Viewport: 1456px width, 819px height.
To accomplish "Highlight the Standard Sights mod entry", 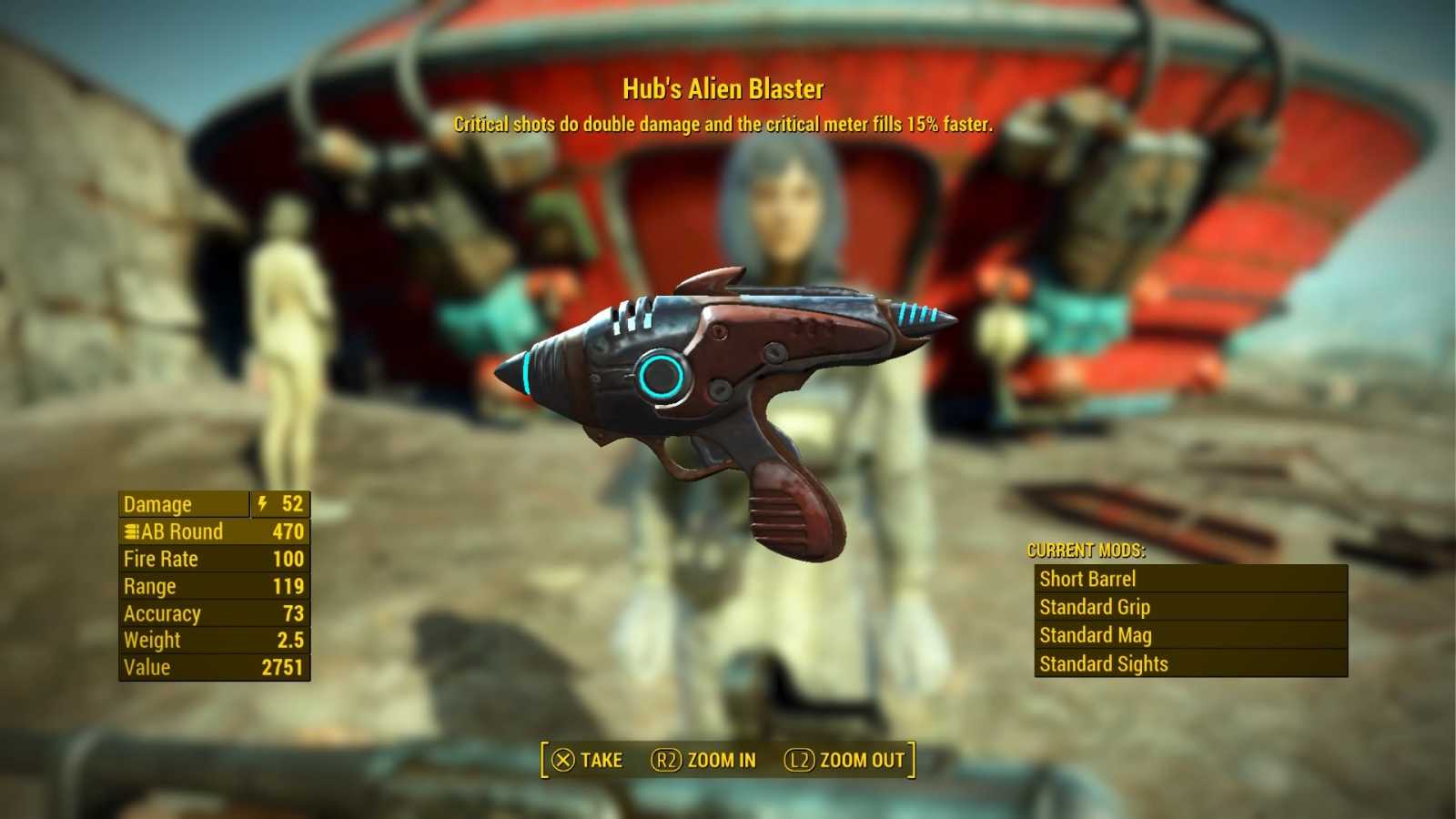I will point(1190,663).
